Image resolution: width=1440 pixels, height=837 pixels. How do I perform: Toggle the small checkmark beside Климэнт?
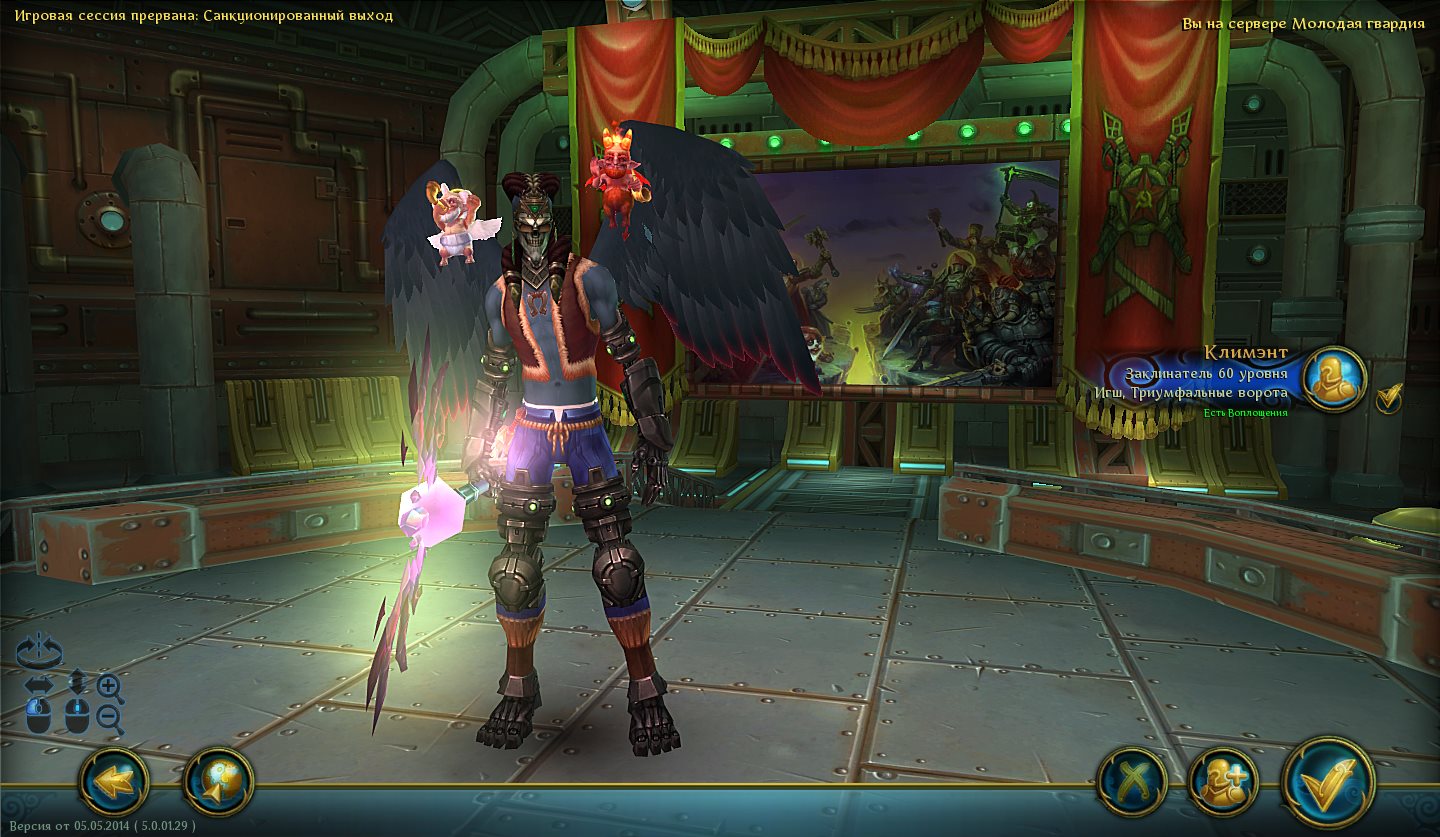point(1389,399)
